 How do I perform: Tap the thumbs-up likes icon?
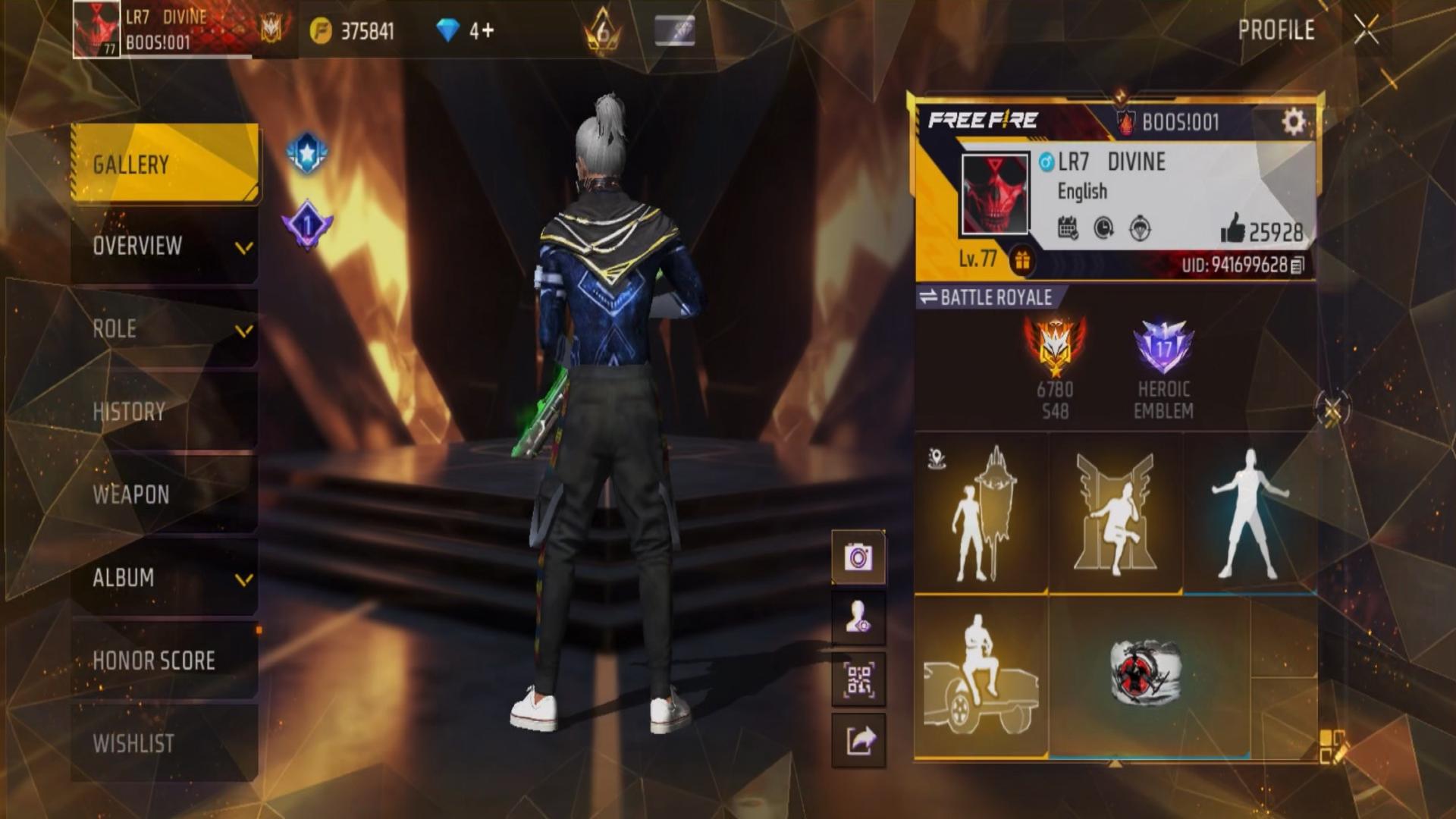coord(1233,228)
